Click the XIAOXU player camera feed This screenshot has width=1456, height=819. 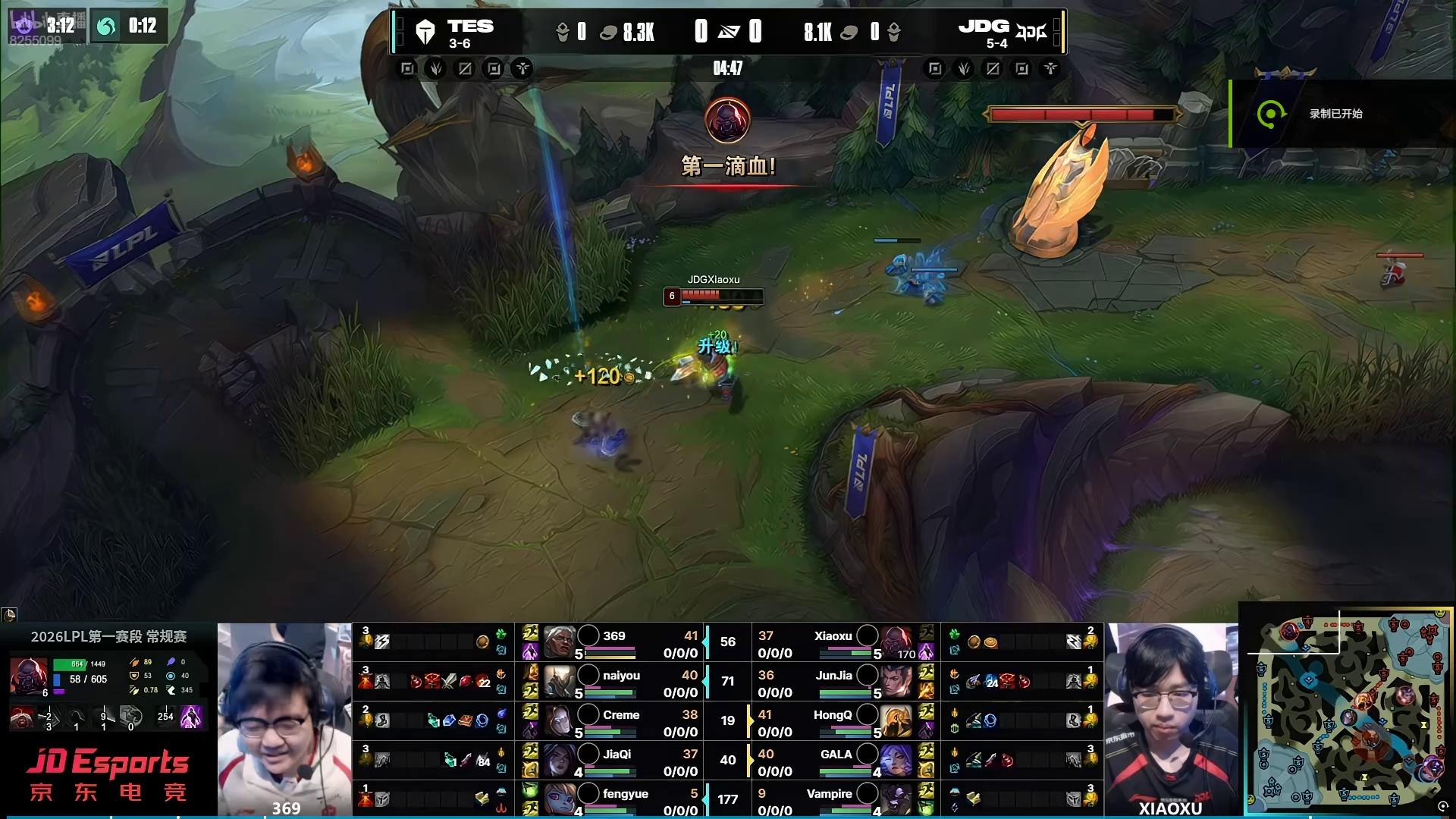click(x=1171, y=719)
